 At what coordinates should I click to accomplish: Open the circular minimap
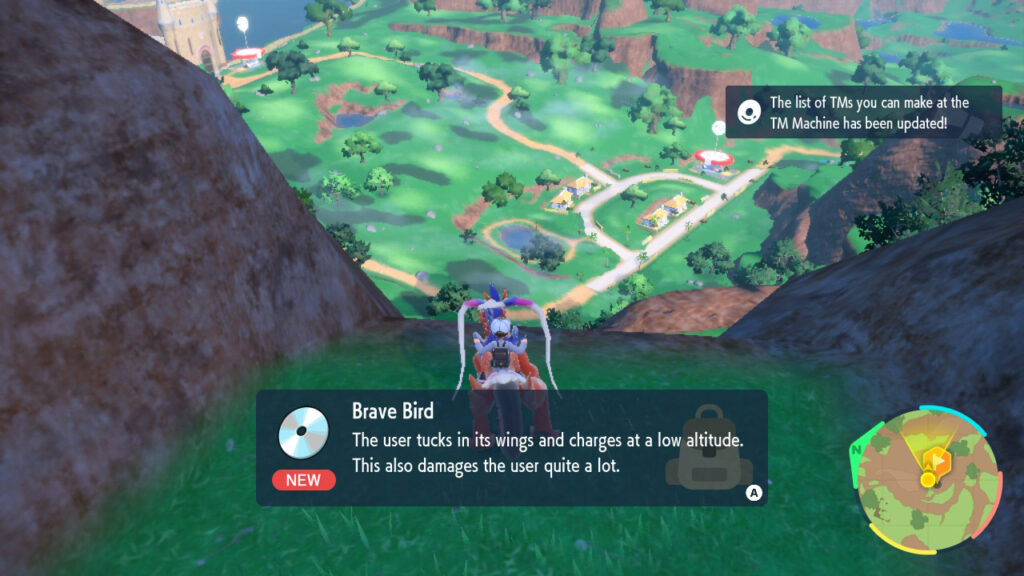pos(927,478)
